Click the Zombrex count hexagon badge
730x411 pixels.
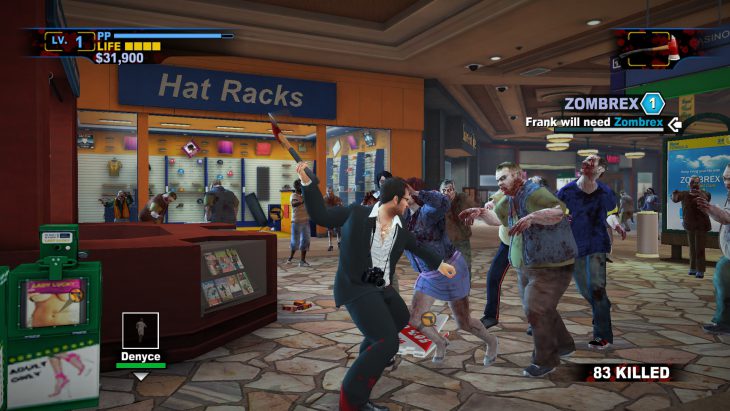652,102
